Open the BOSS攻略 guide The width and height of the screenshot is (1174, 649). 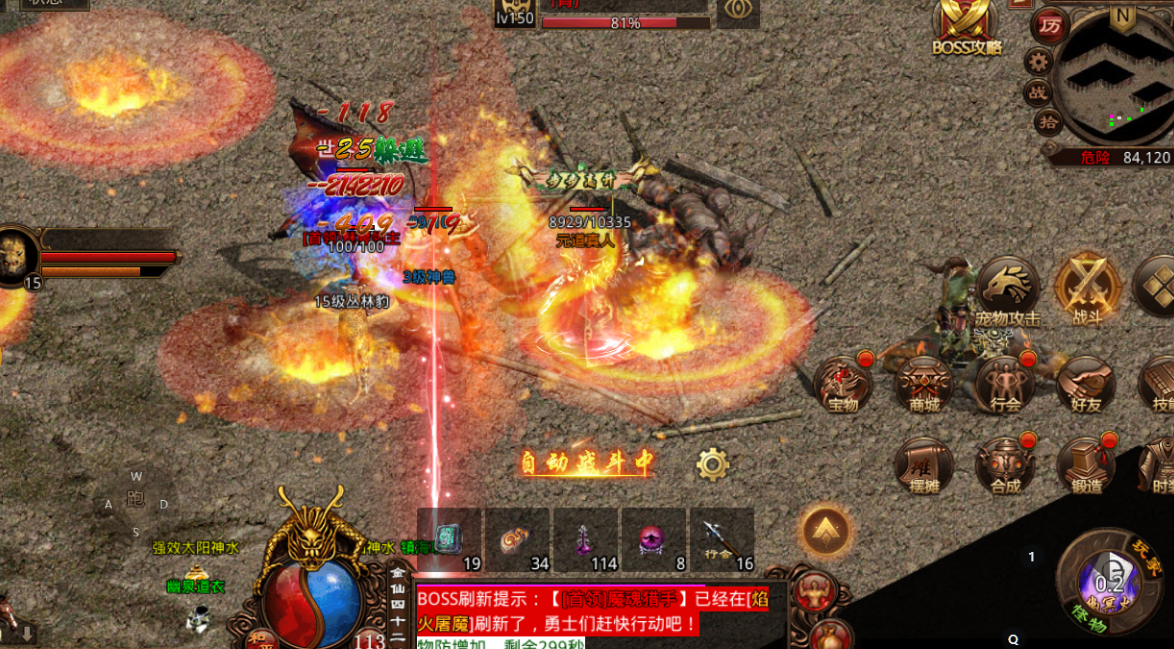pyautogui.click(x=966, y=27)
